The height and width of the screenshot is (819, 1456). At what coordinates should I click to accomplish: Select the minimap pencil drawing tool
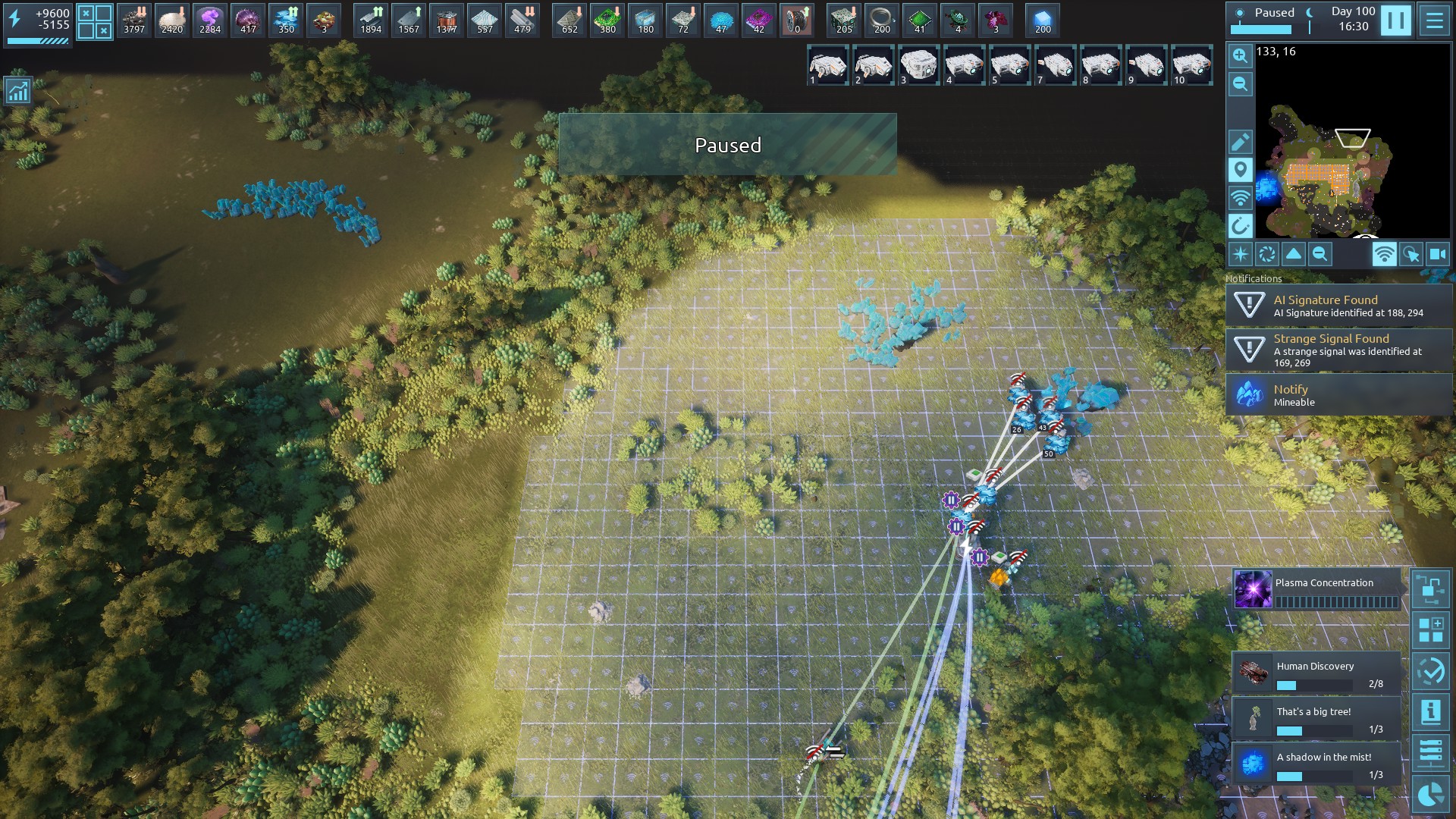(x=1240, y=142)
